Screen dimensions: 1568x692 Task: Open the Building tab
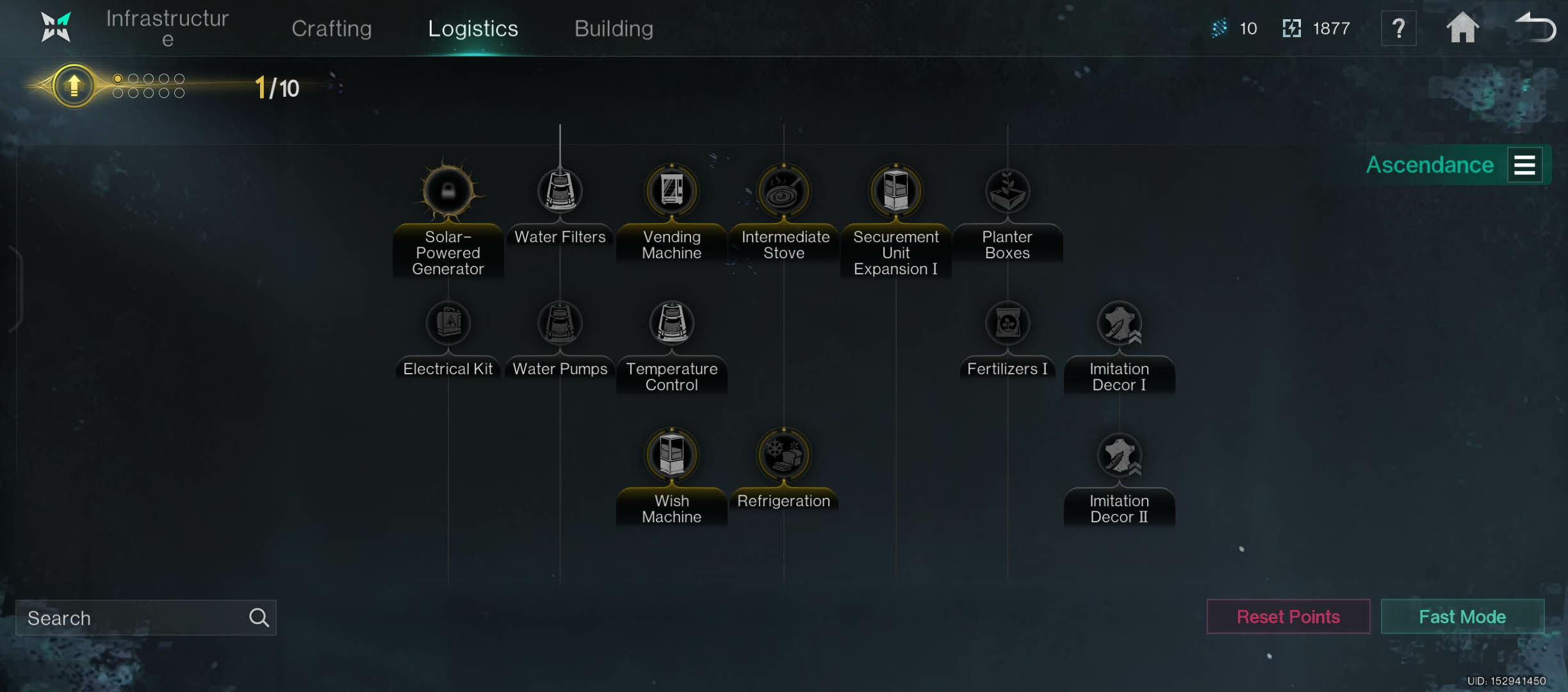coord(614,28)
